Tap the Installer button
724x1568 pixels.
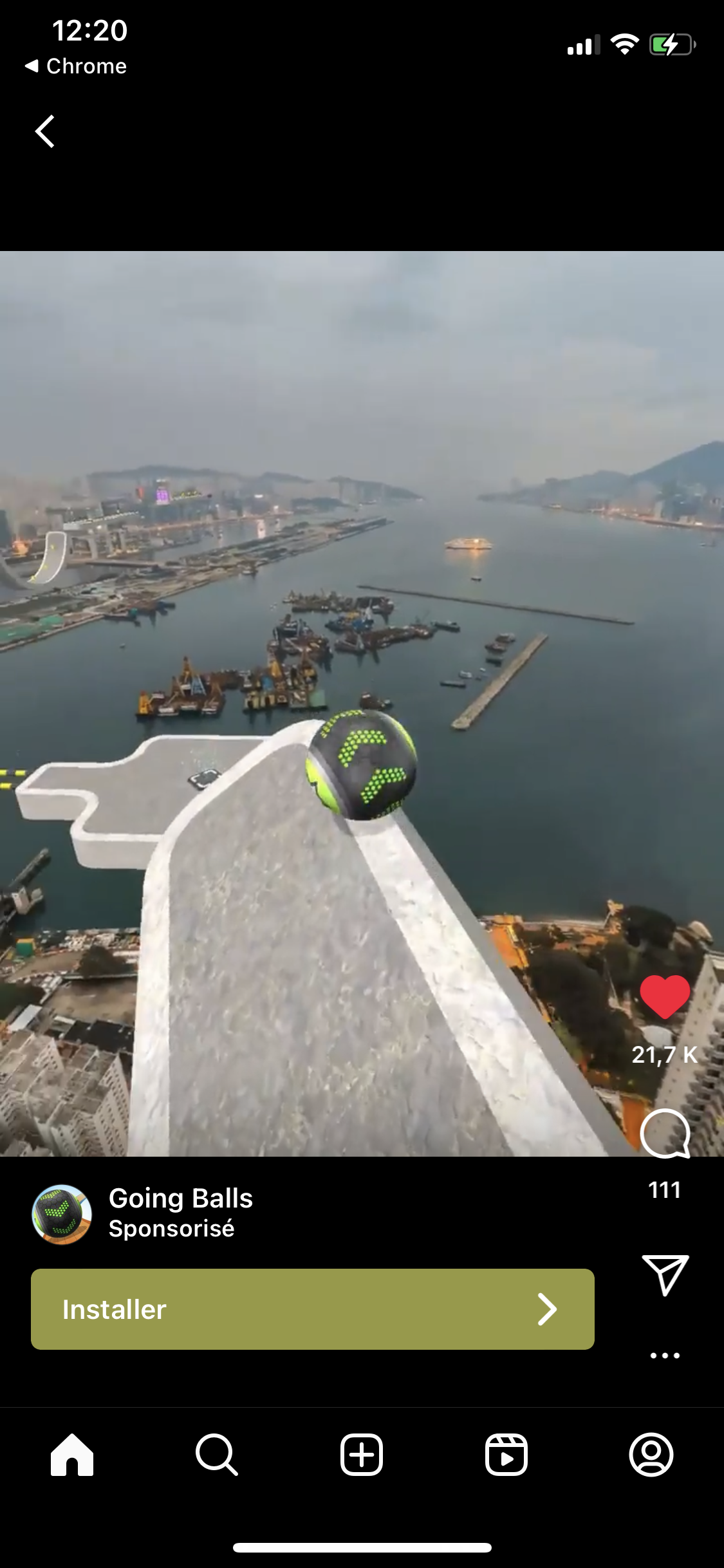click(x=312, y=1309)
